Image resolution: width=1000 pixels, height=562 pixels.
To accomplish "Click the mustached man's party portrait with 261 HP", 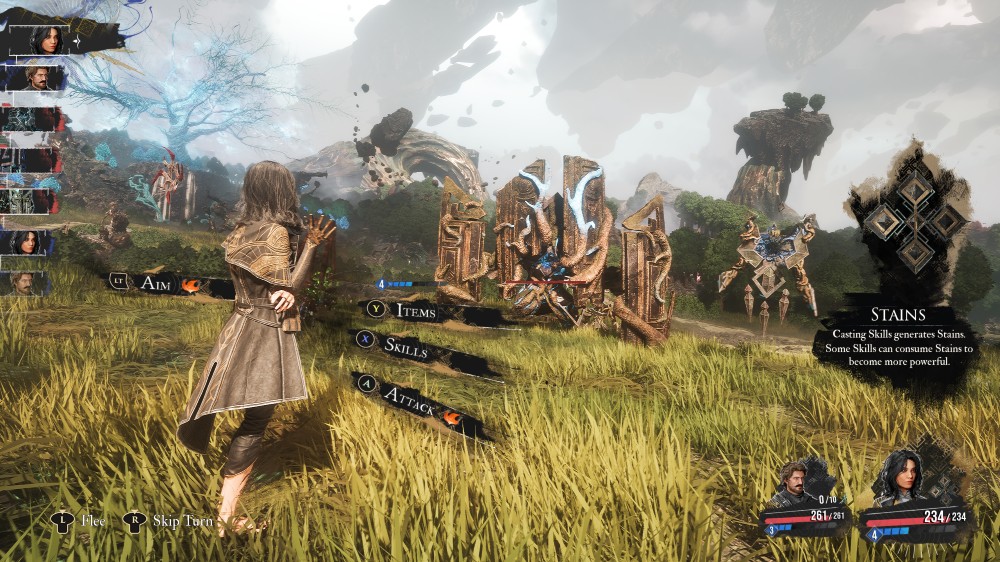I will [795, 484].
